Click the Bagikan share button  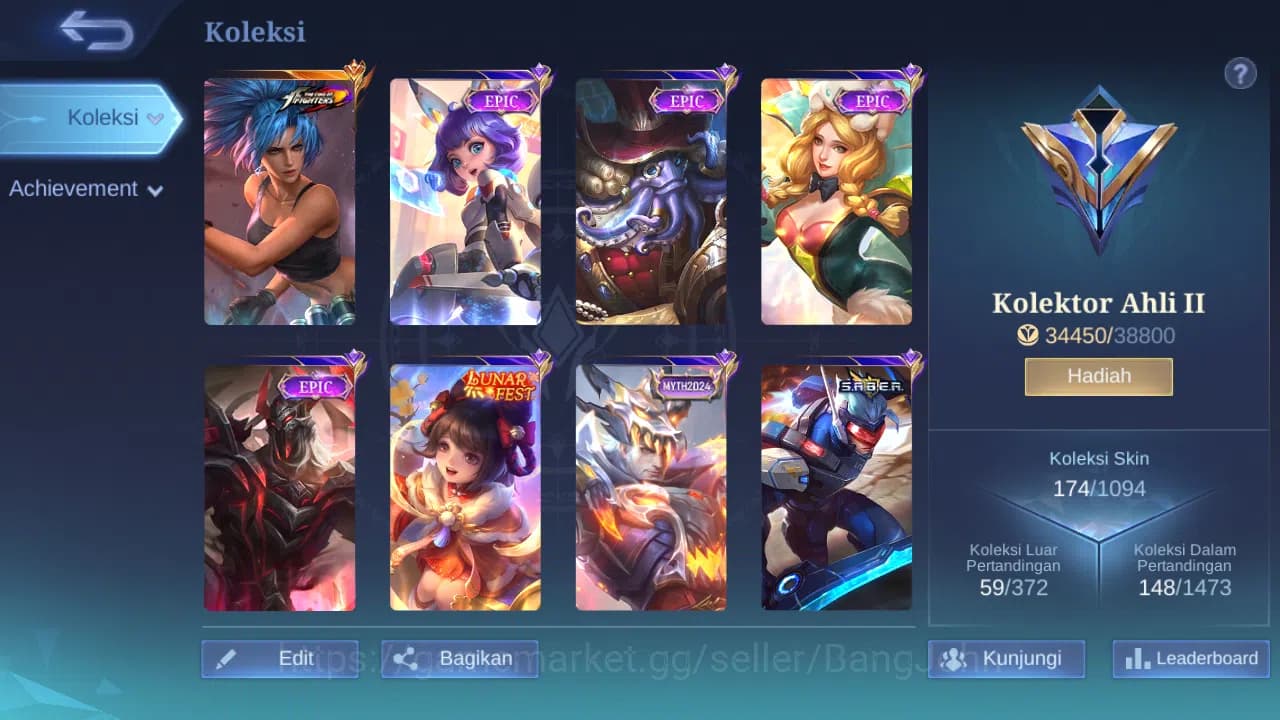[x=459, y=658]
